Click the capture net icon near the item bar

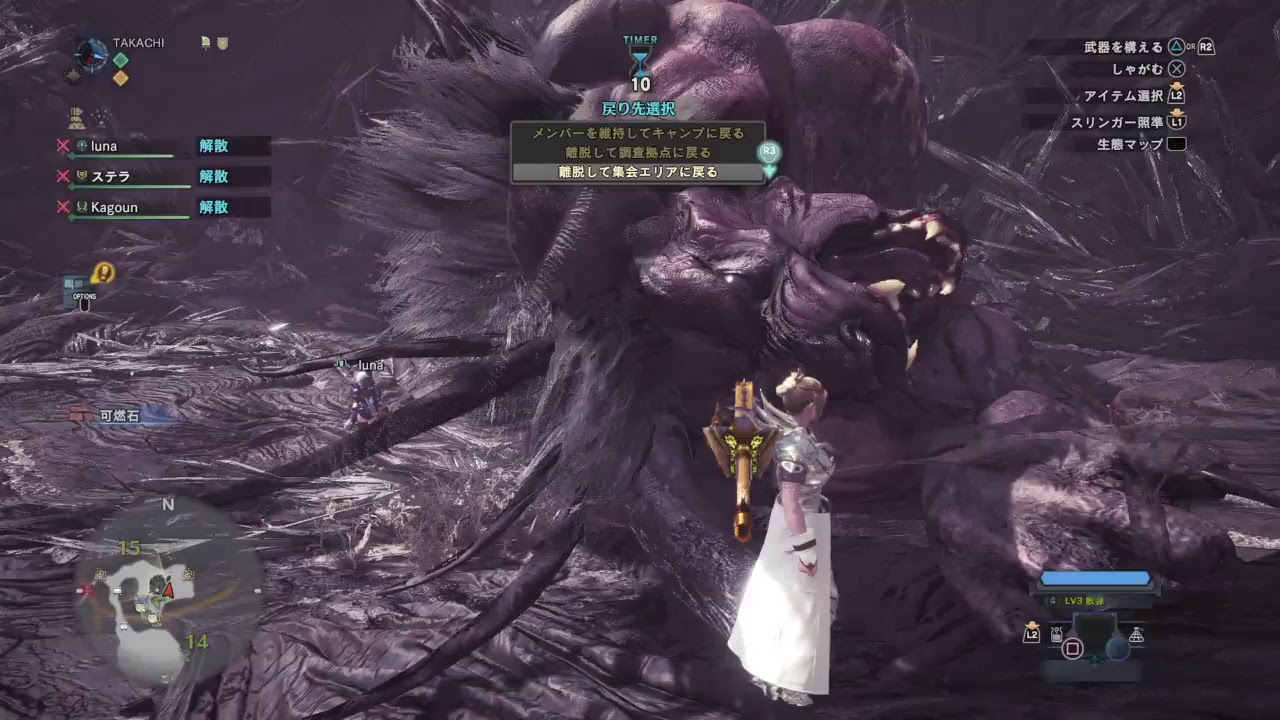[x=1136, y=634]
